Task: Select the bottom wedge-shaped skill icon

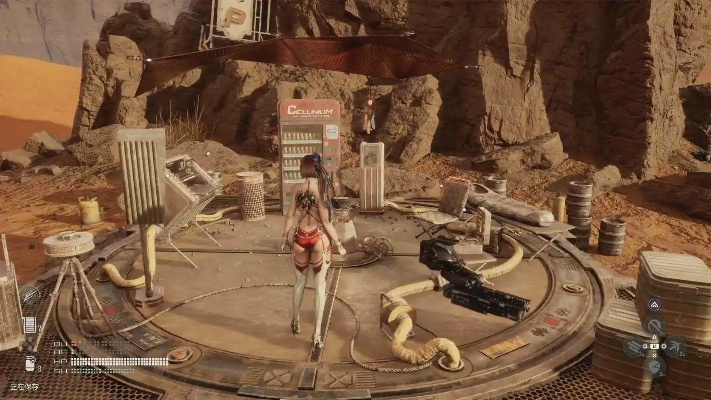Action: (654, 367)
